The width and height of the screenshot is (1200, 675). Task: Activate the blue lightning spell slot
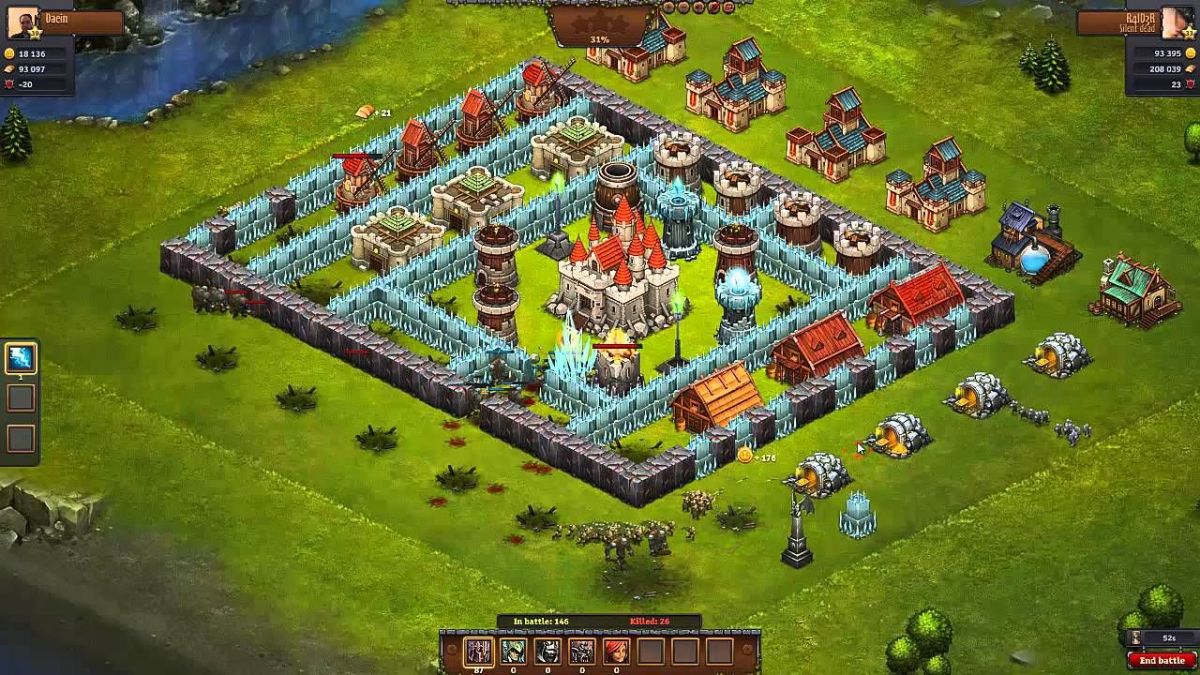pos(21,357)
